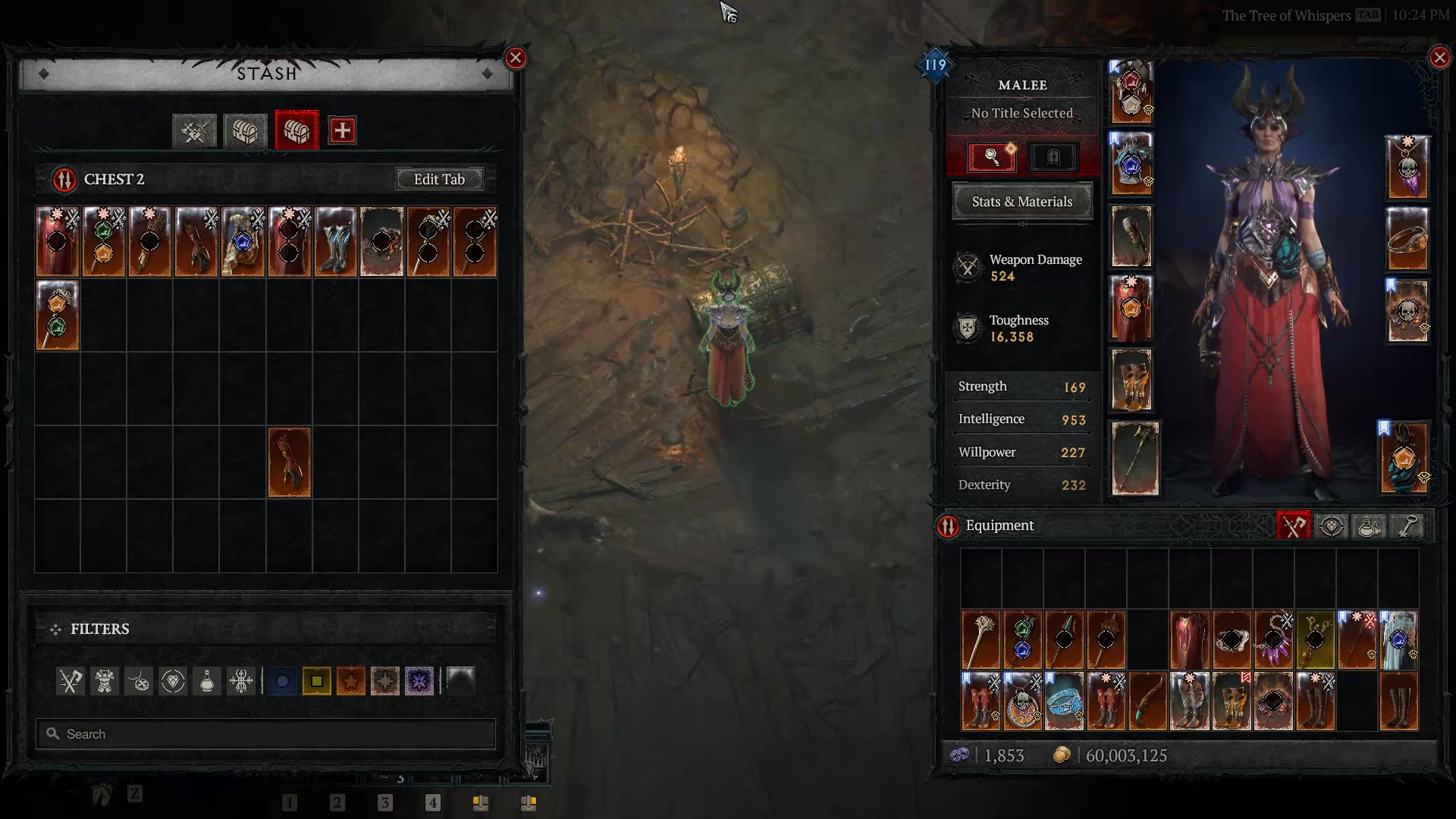Open the quest items key tab

pyautogui.click(x=1406, y=526)
